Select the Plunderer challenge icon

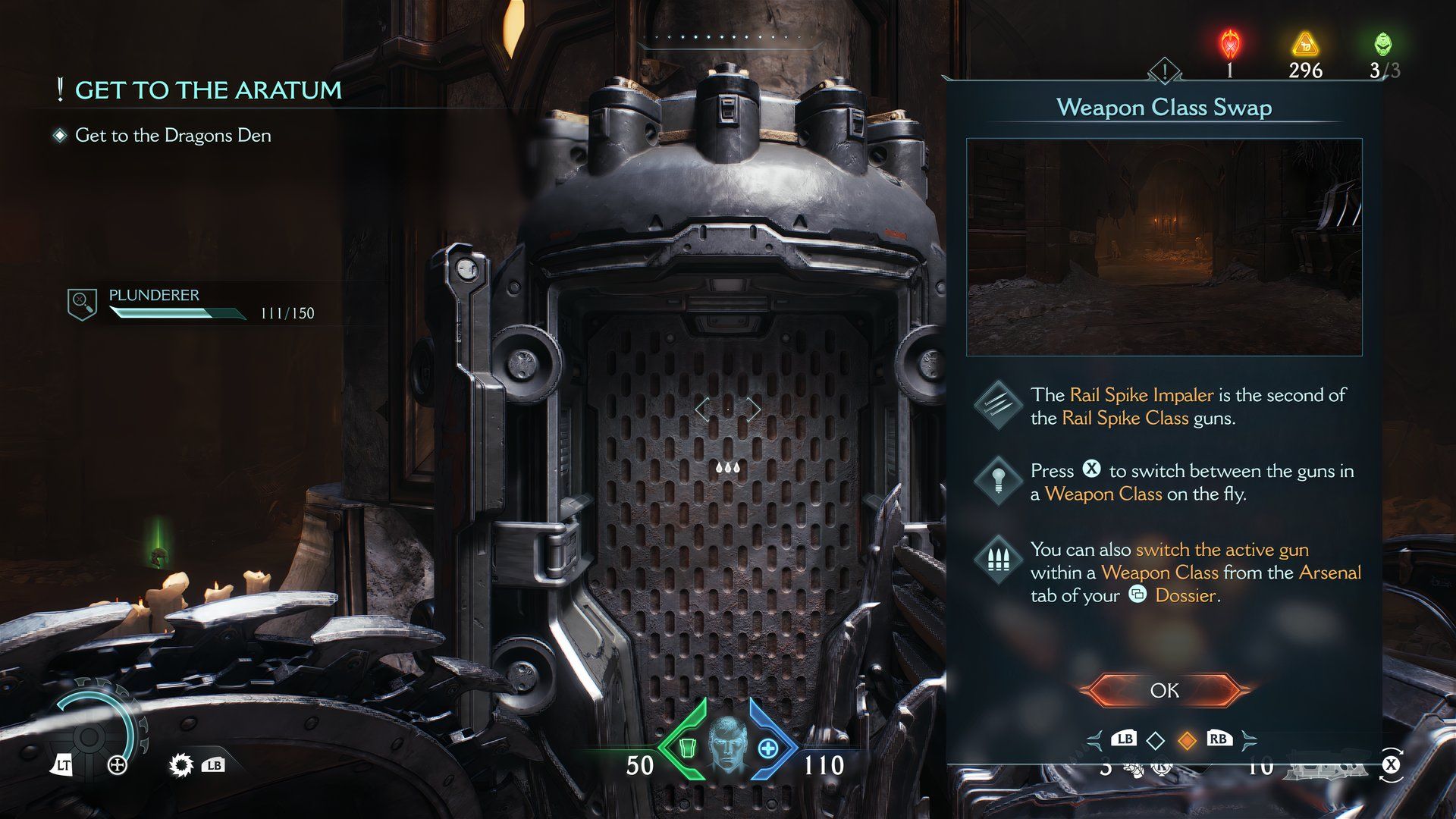tap(81, 304)
